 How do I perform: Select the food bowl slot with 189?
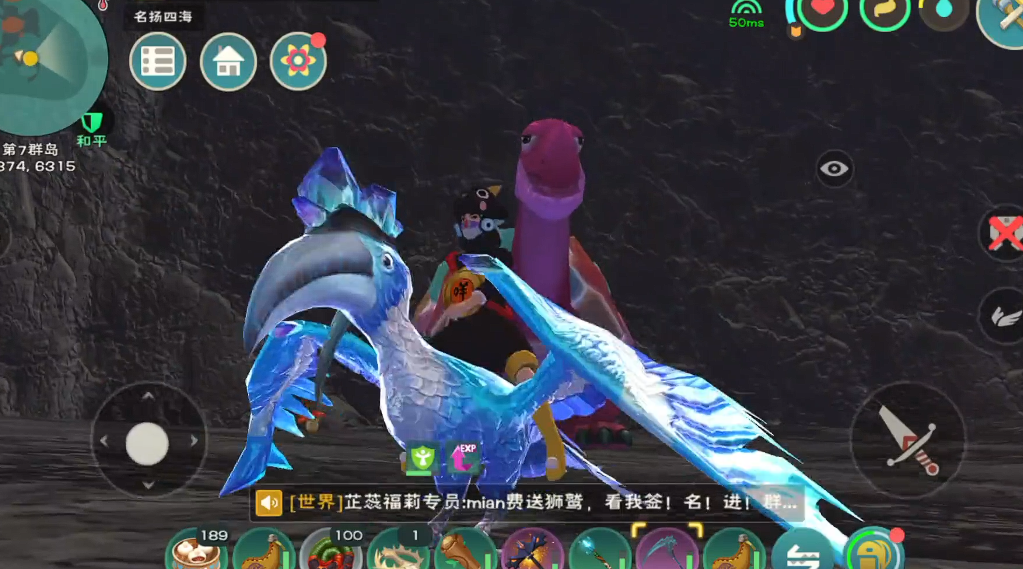point(194,552)
